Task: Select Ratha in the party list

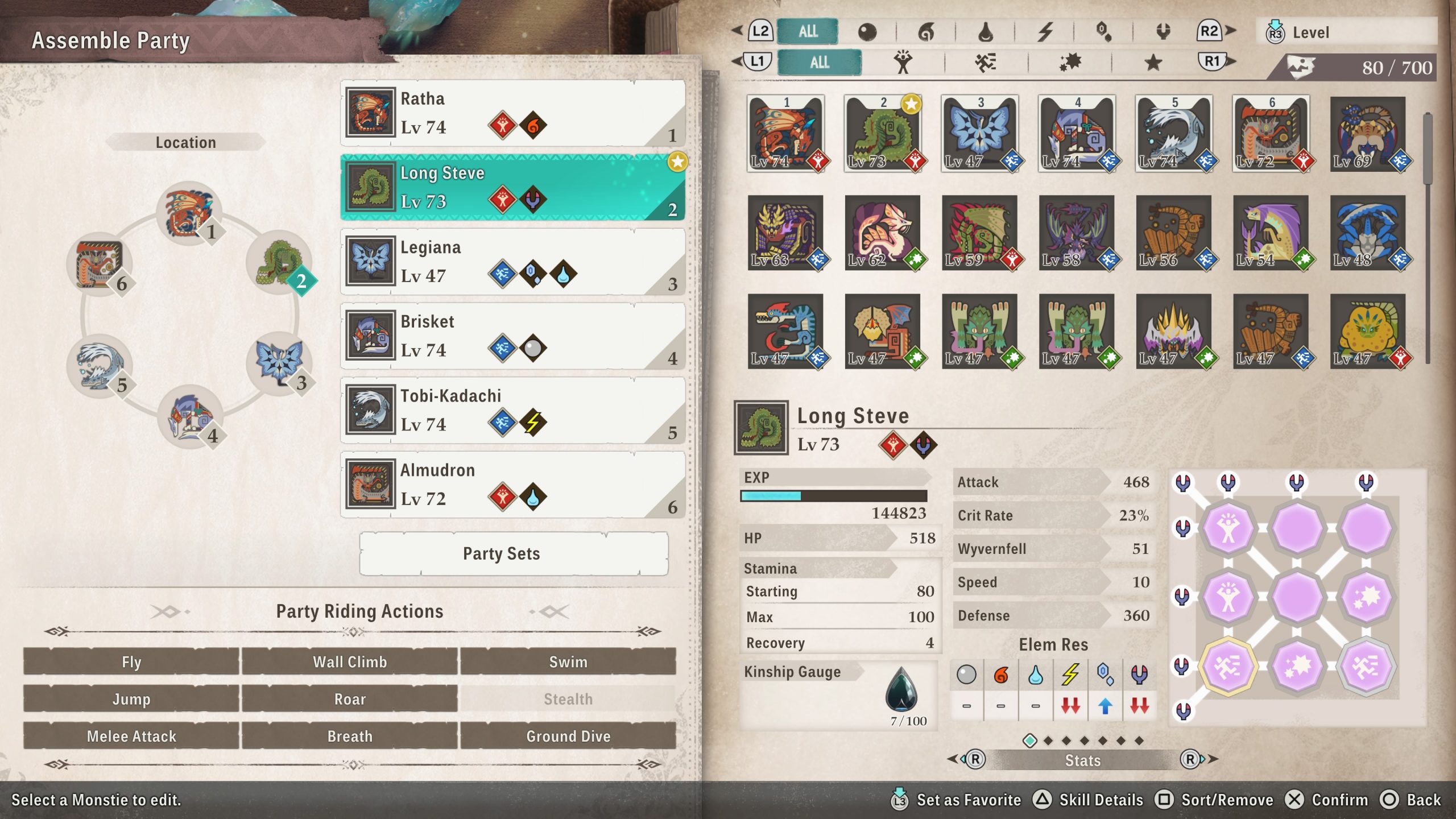Action: (512, 113)
